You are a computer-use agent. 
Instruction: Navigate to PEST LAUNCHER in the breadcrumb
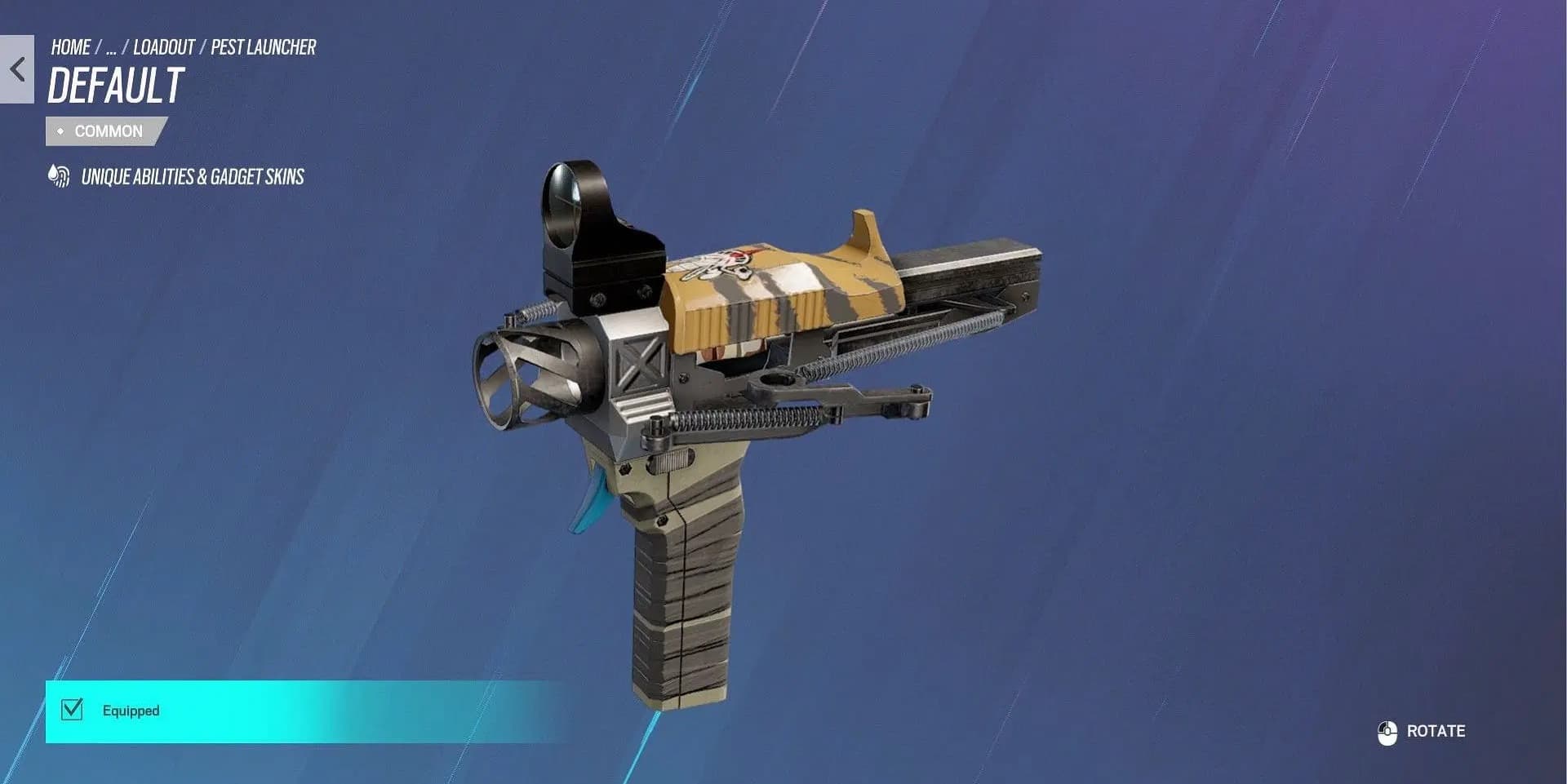[263, 47]
